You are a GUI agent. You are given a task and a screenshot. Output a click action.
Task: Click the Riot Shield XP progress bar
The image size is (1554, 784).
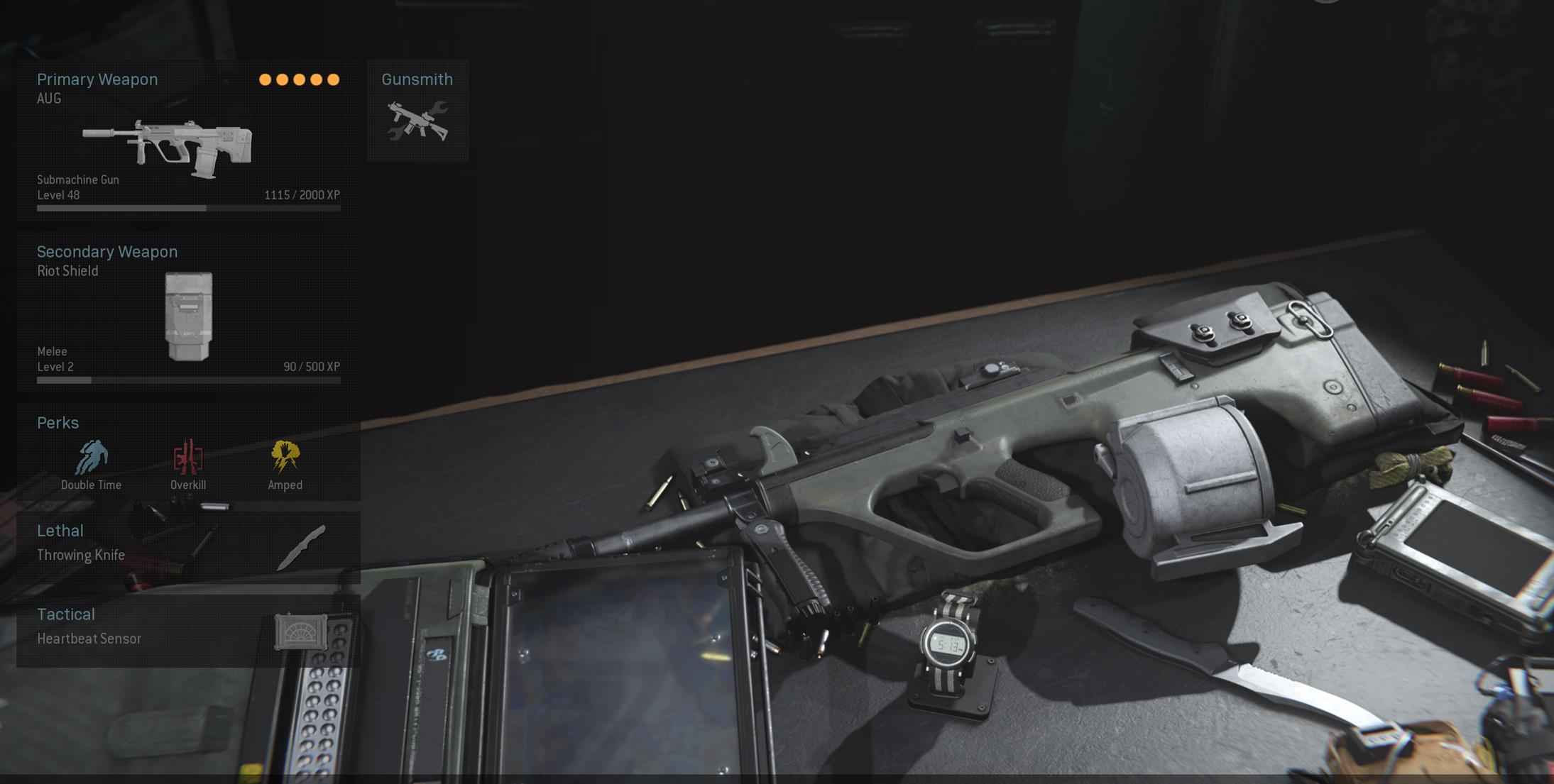(x=188, y=380)
